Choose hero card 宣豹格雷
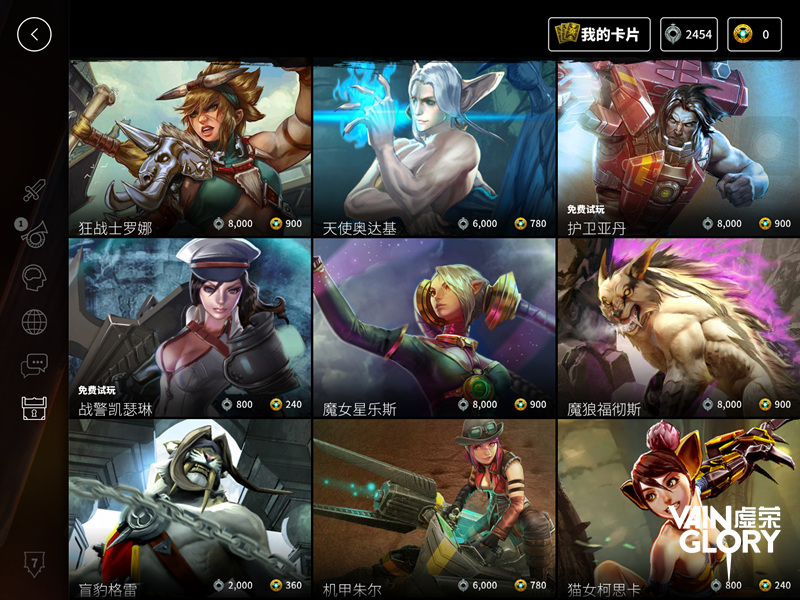 189,508
